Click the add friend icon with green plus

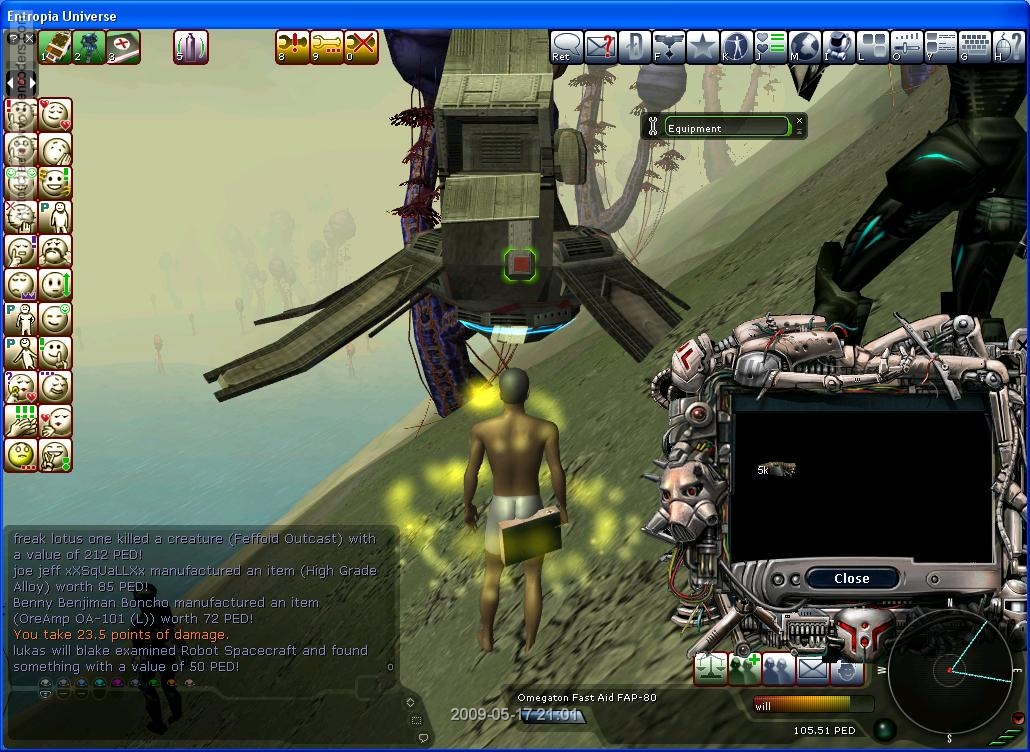[745, 669]
